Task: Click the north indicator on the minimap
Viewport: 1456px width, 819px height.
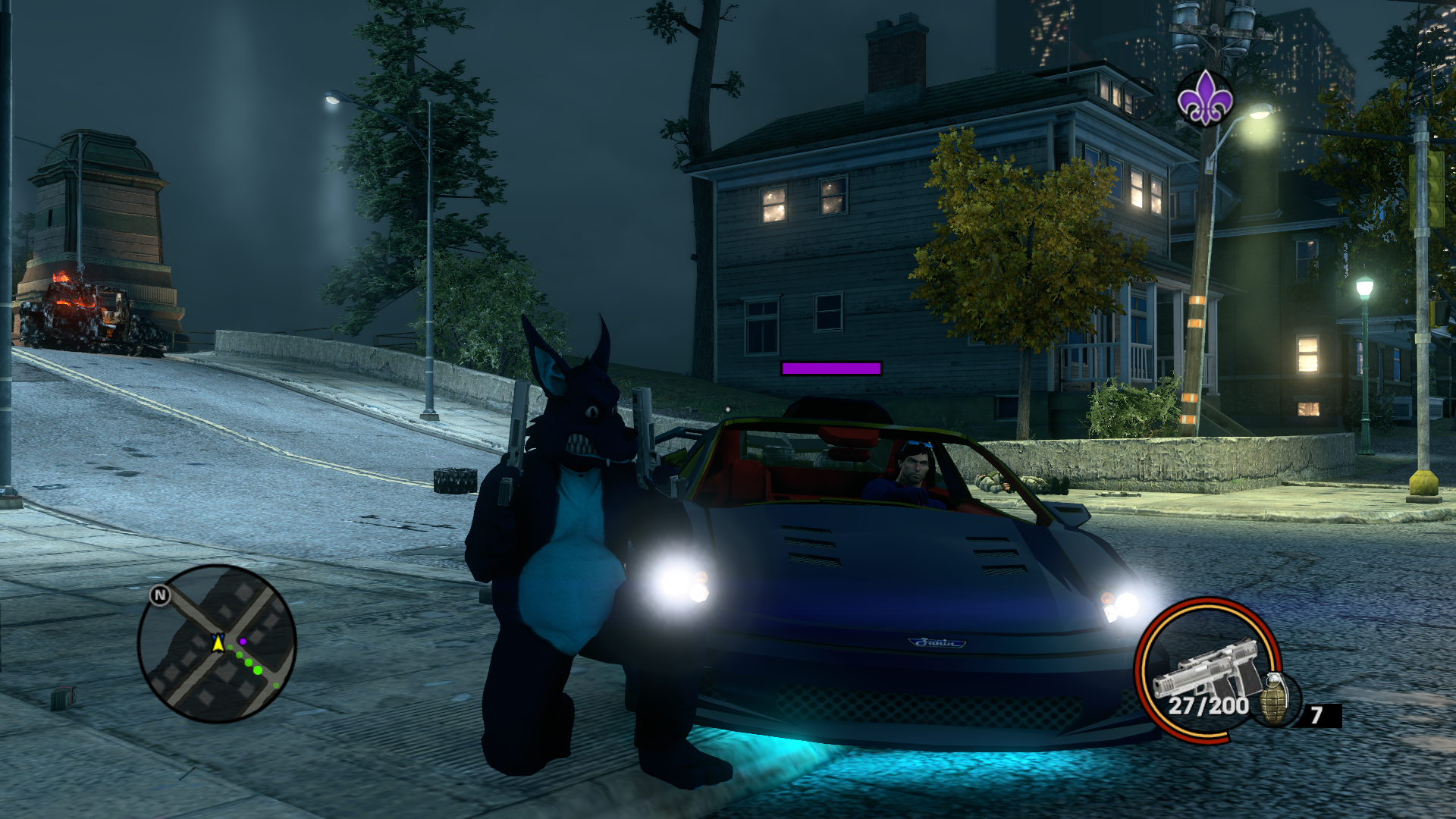Action: [159, 595]
